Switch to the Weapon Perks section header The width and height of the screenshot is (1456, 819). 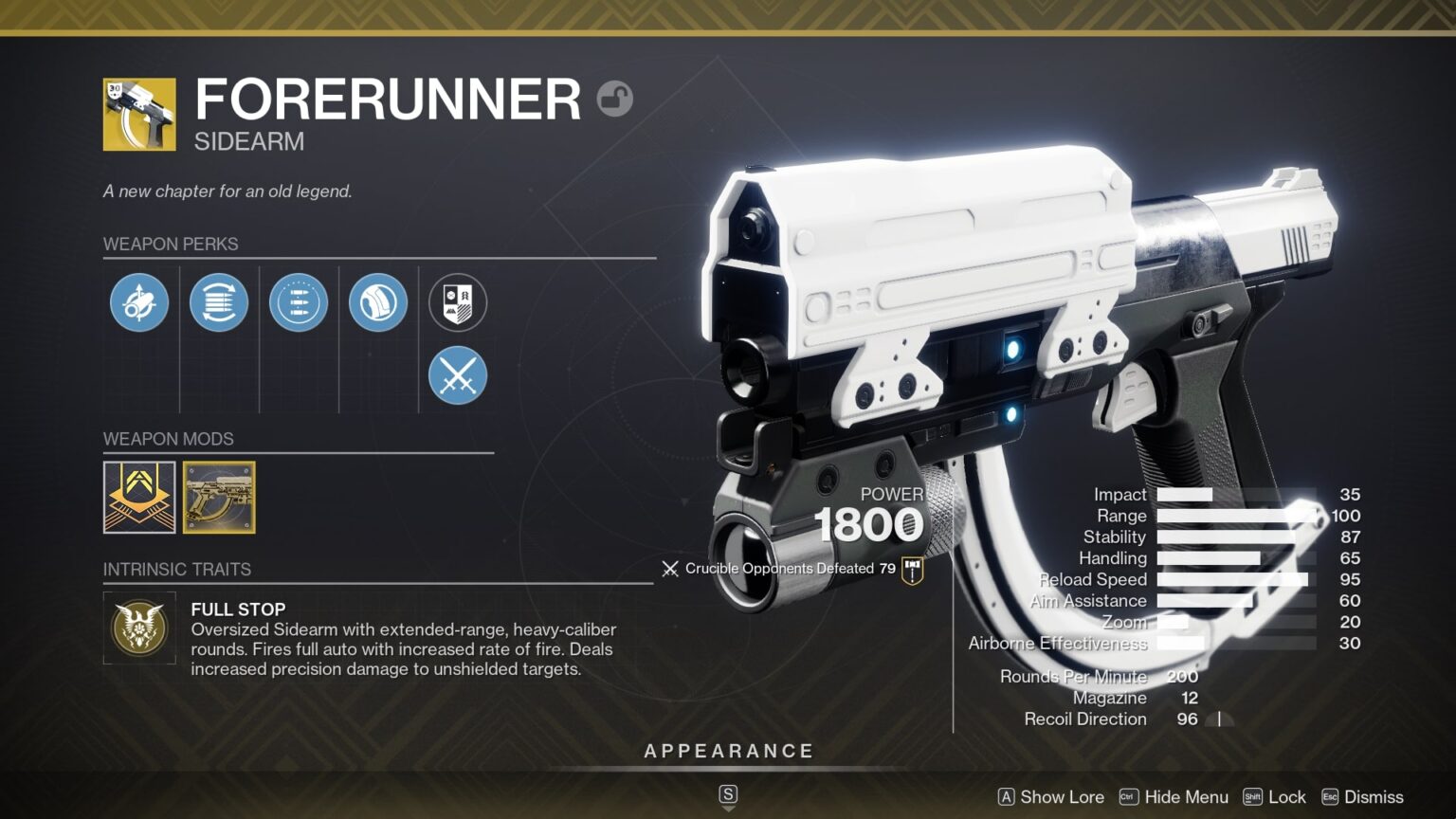(x=172, y=244)
